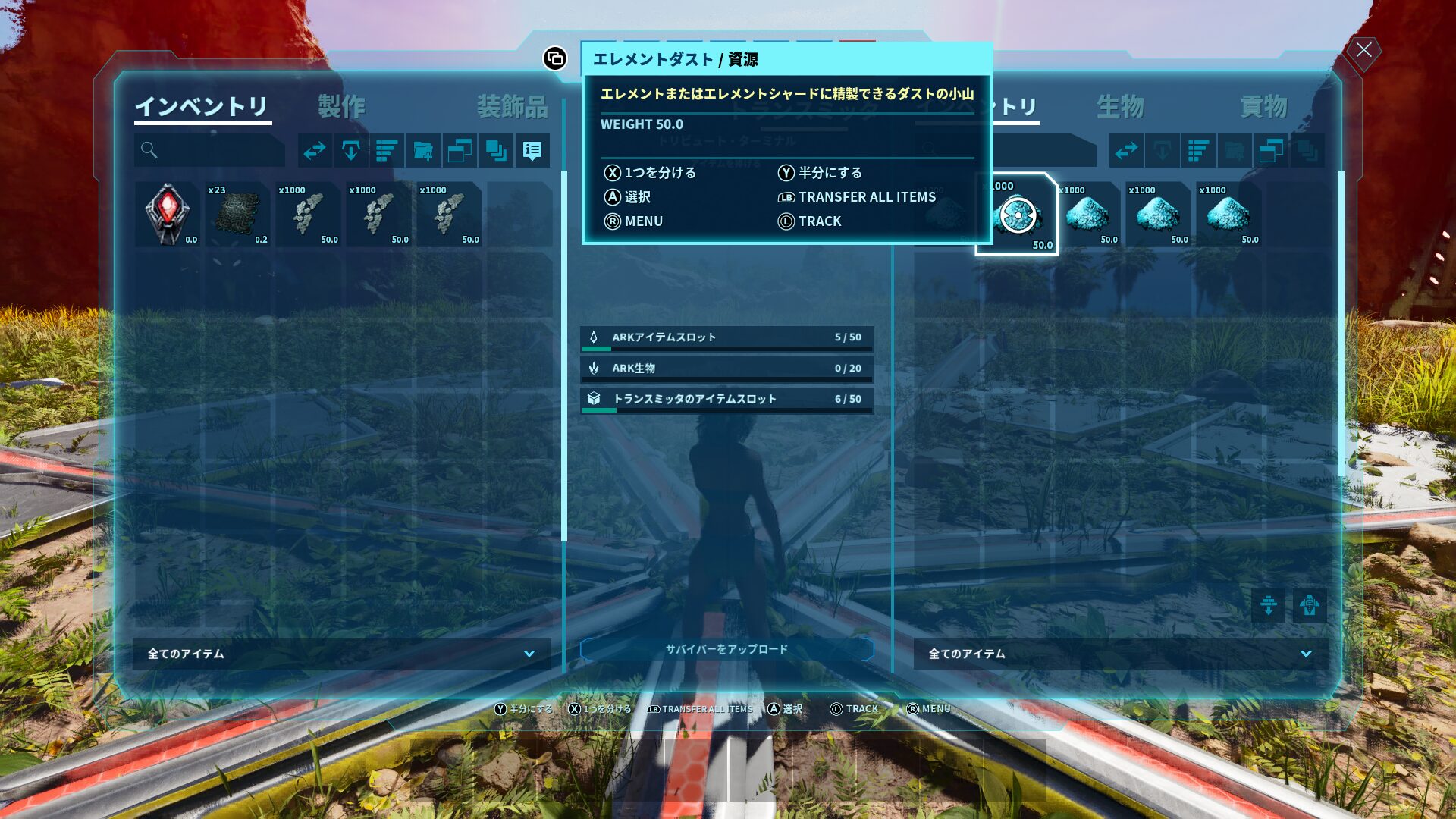
Task: Sort the player inventory items
Action: [x=387, y=151]
